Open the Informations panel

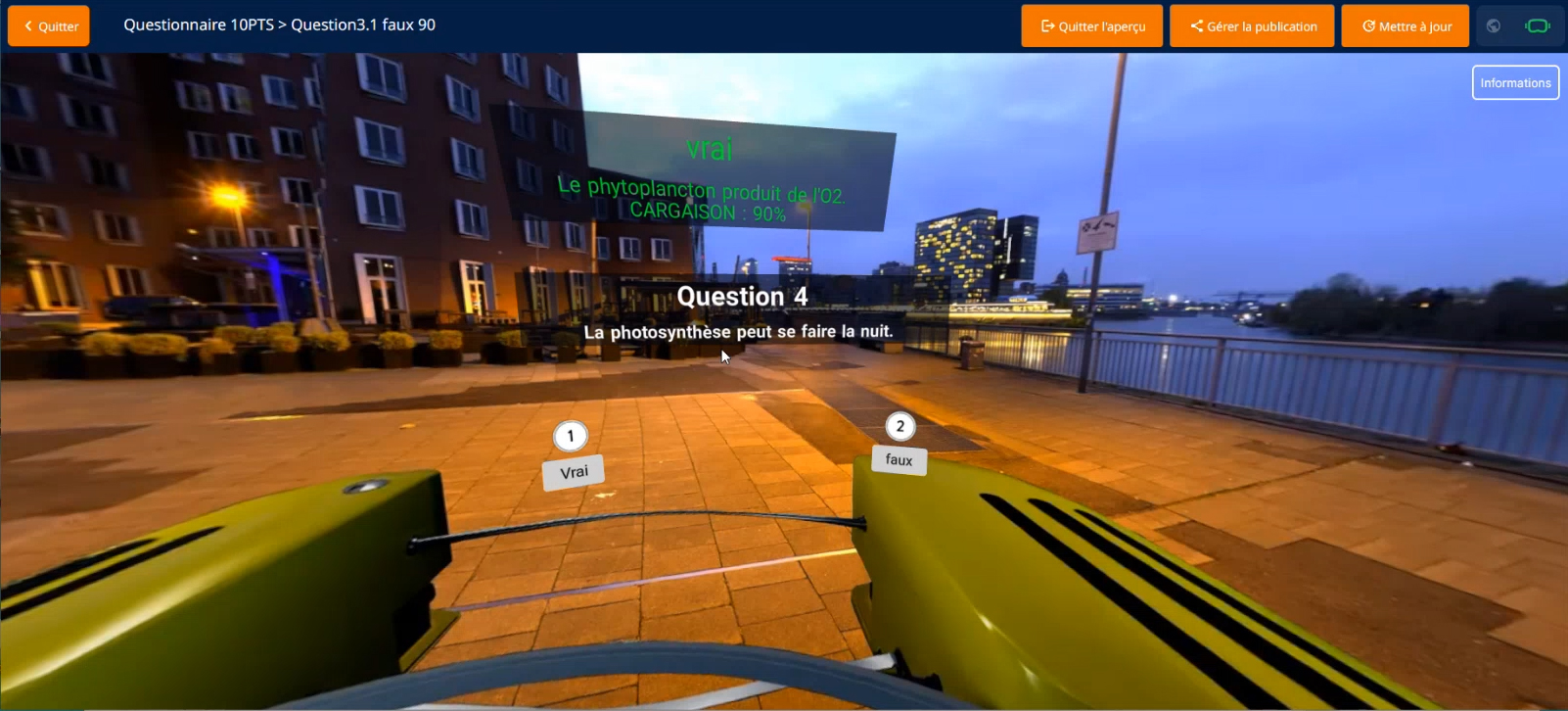pyautogui.click(x=1515, y=82)
